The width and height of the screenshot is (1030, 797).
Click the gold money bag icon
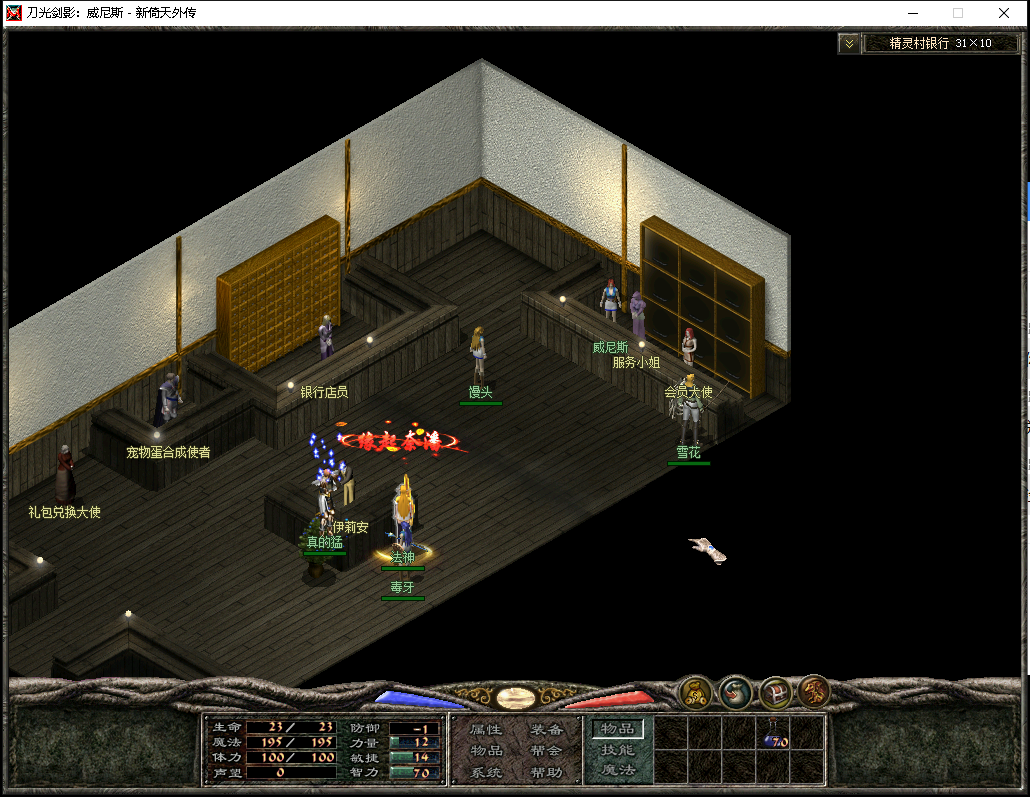pyautogui.click(x=695, y=691)
